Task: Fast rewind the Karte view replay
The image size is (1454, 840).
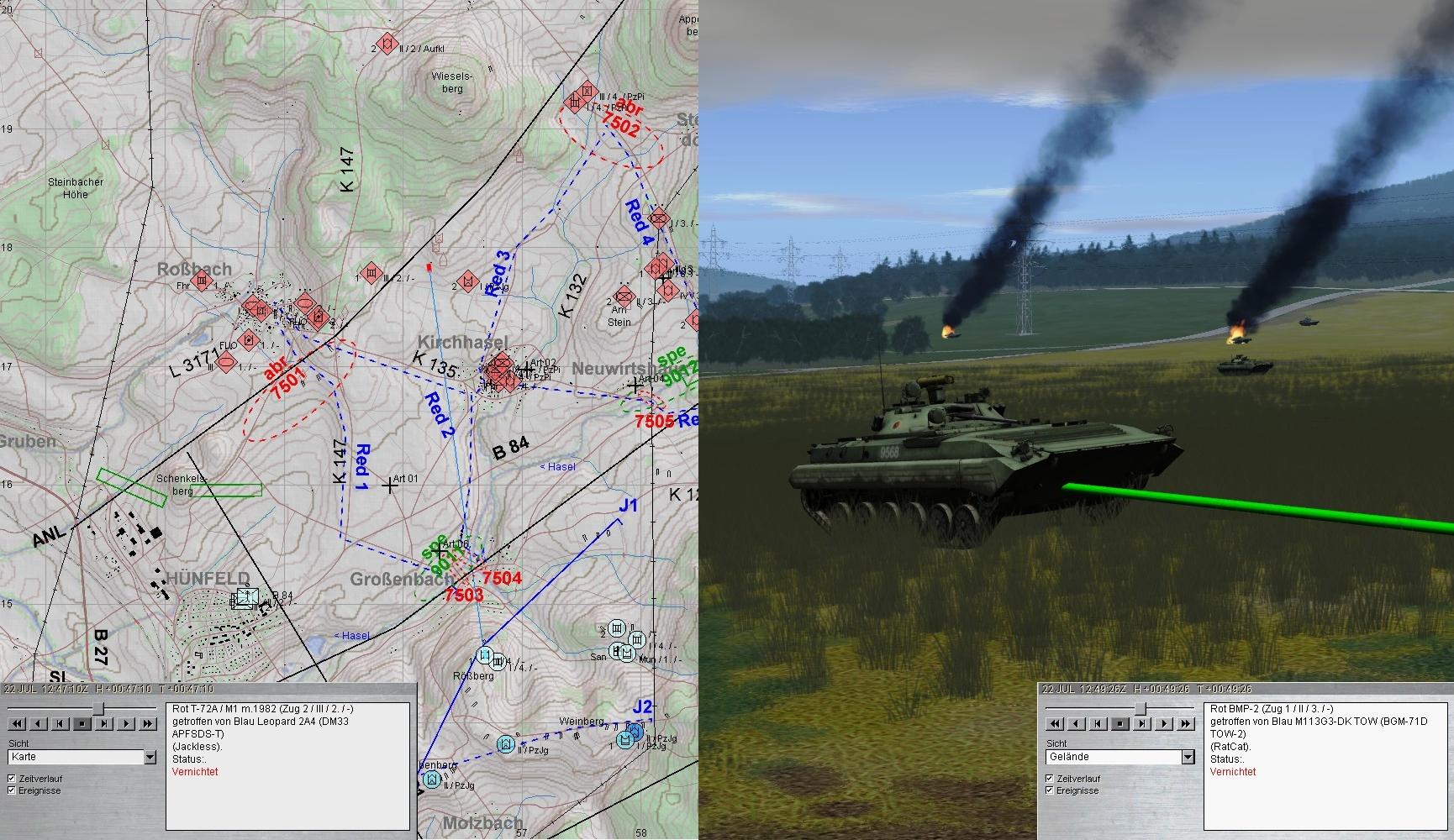Action: (x=16, y=723)
